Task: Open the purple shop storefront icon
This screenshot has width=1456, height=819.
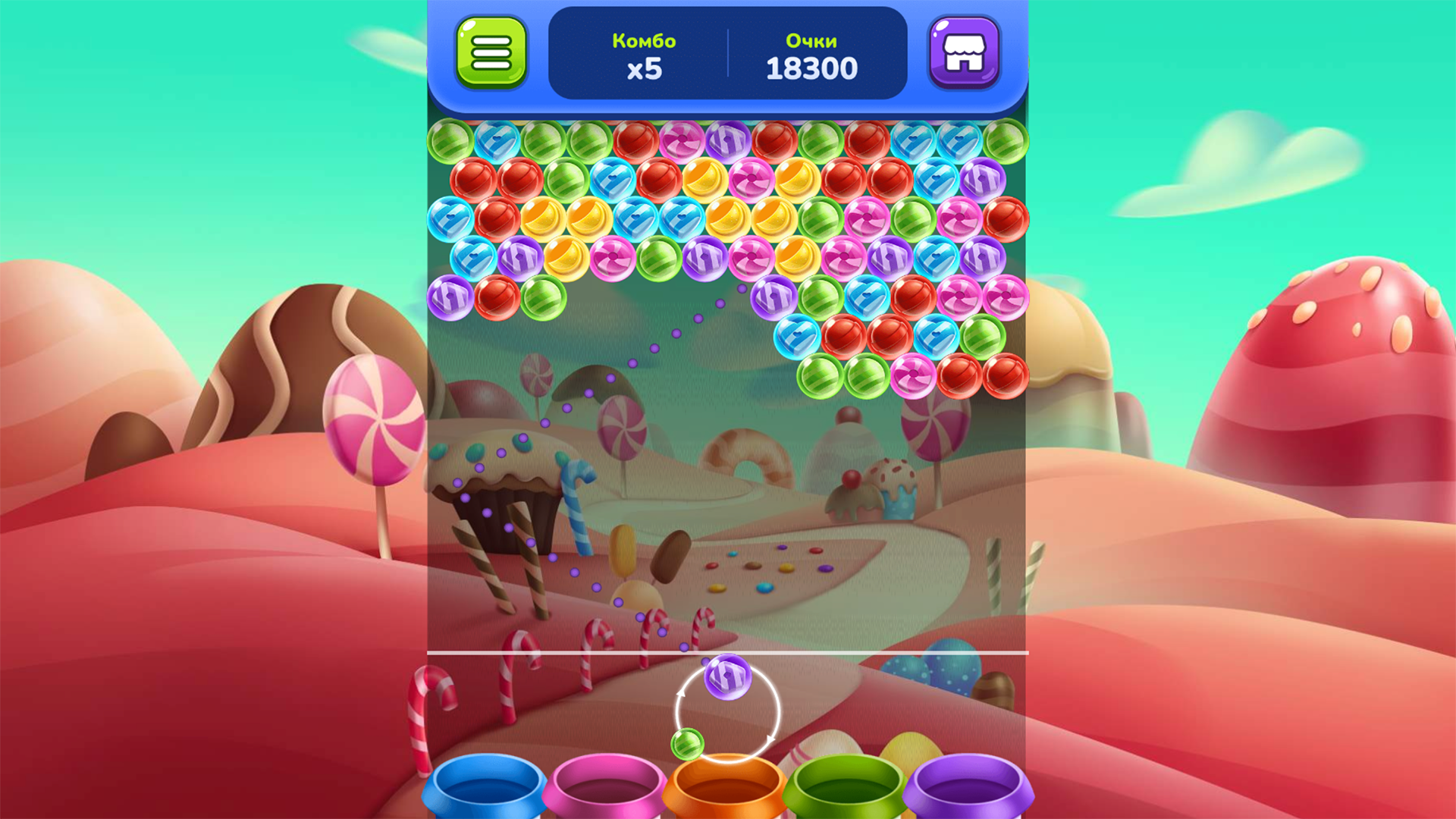Action: pyautogui.click(x=966, y=53)
